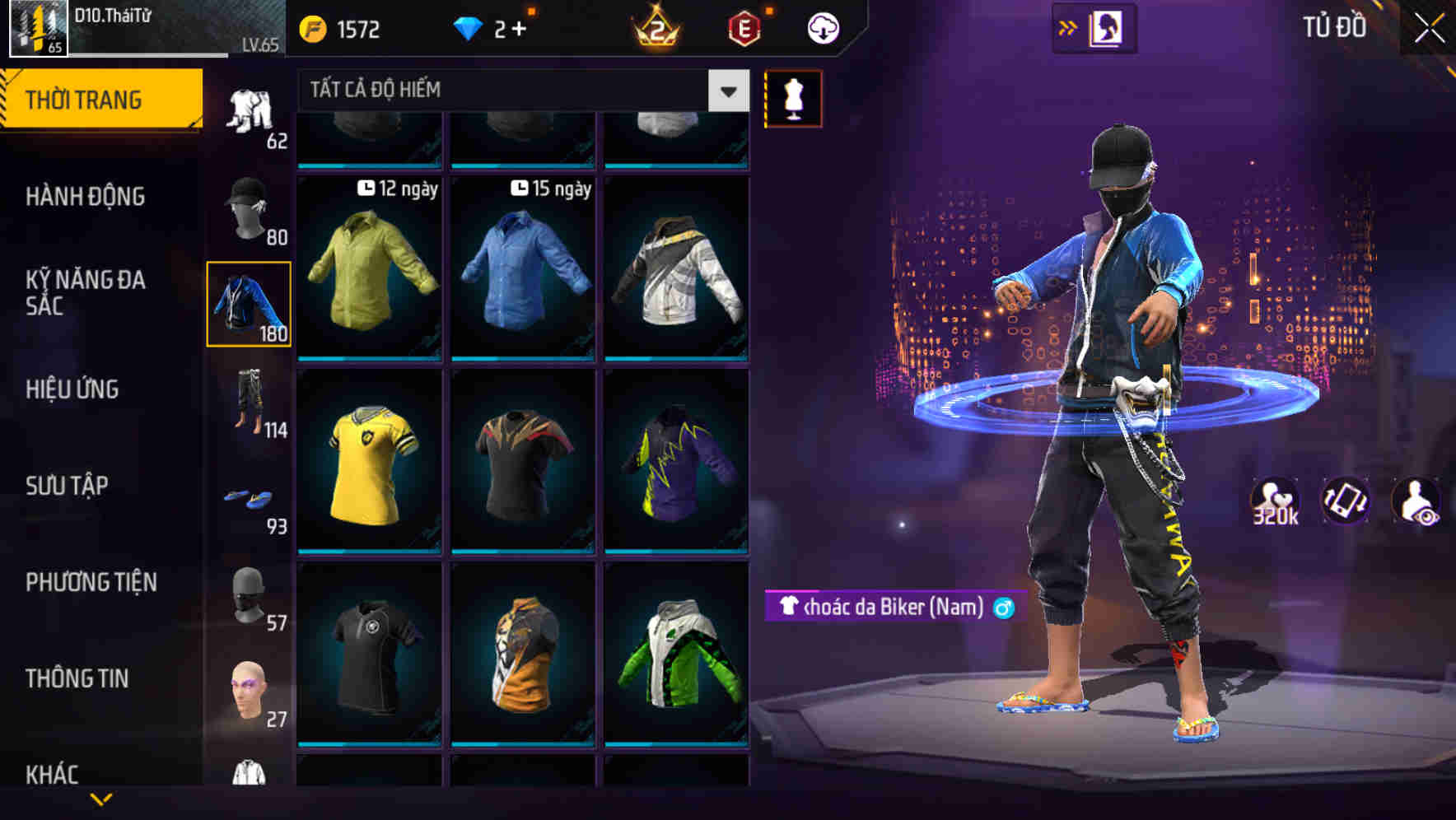Switch to the HÀNH ĐỘNG tab
The image size is (1456, 820).
86,197
